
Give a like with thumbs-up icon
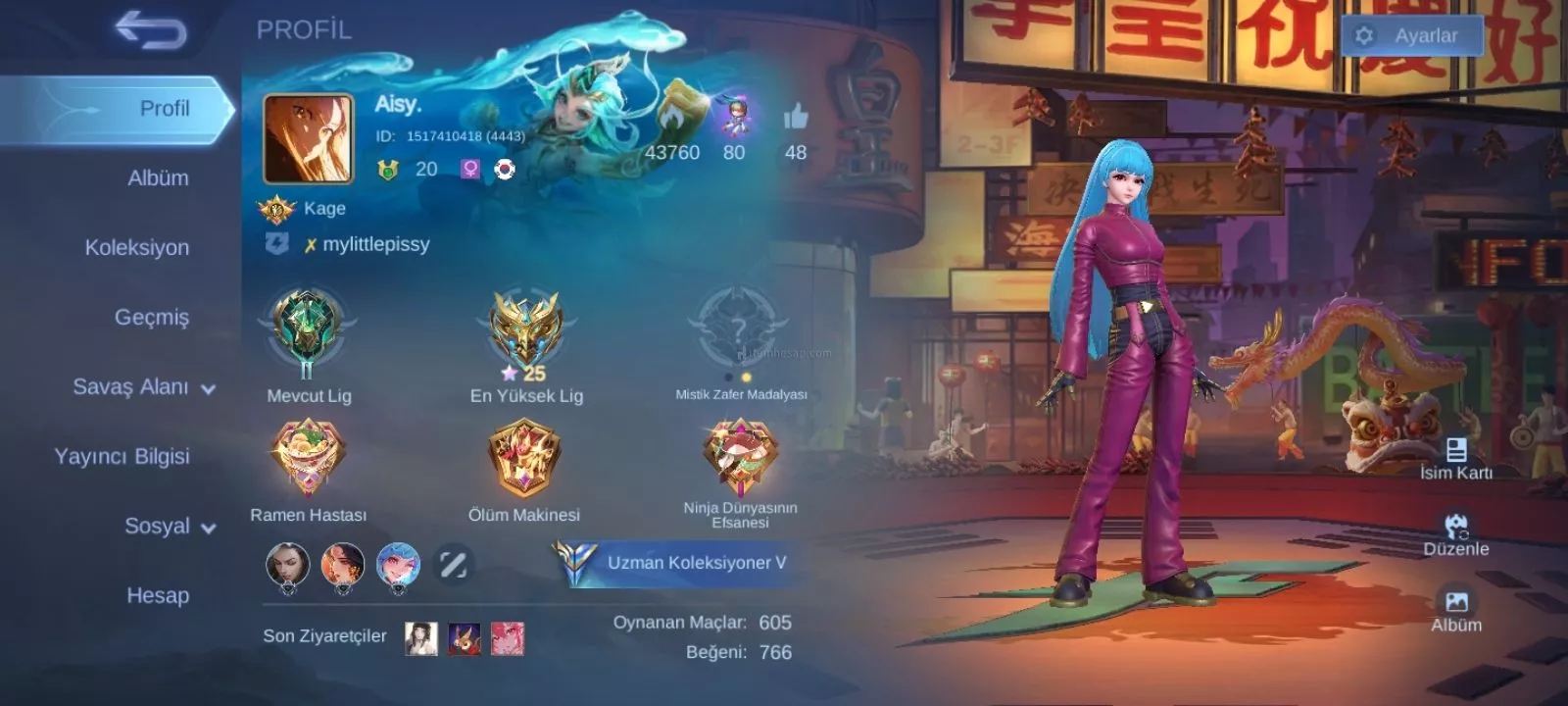click(x=796, y=119)
